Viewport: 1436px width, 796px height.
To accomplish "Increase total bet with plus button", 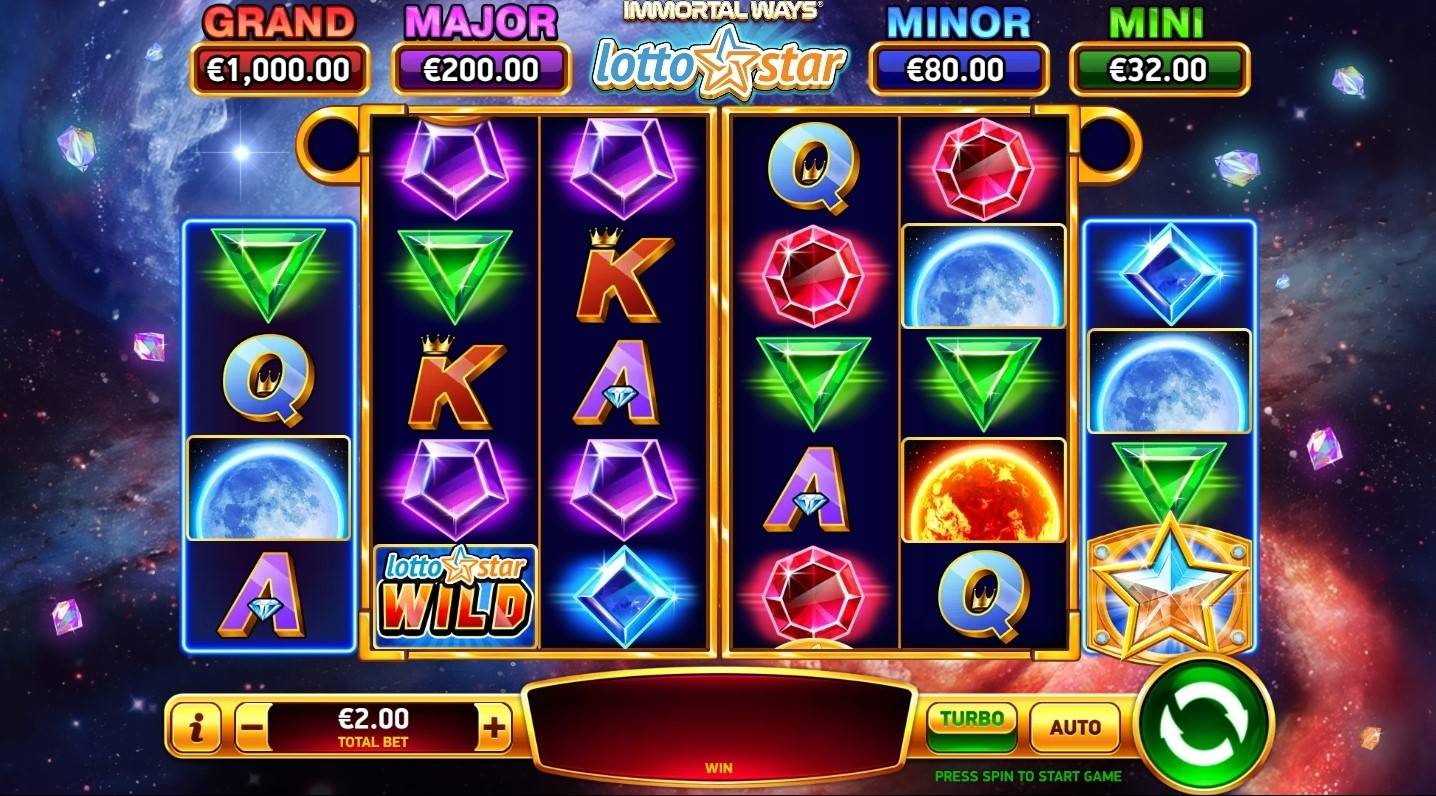I will point(494,728).
